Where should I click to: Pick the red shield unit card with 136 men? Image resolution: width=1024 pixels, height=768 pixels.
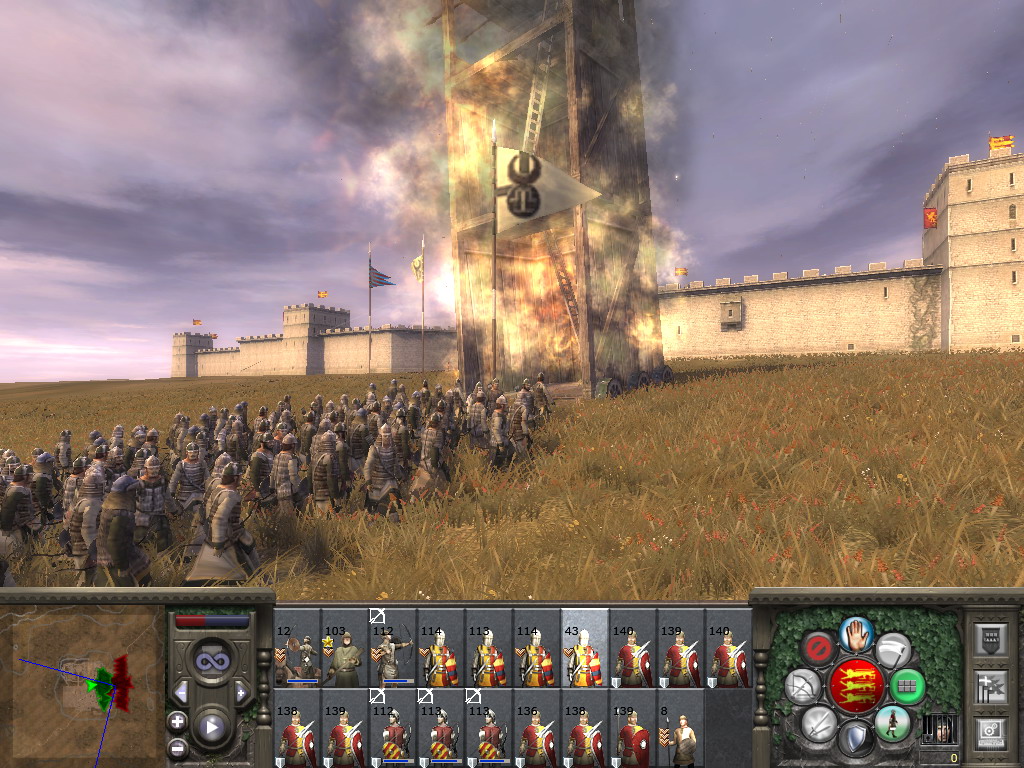[x=537, y=728]
